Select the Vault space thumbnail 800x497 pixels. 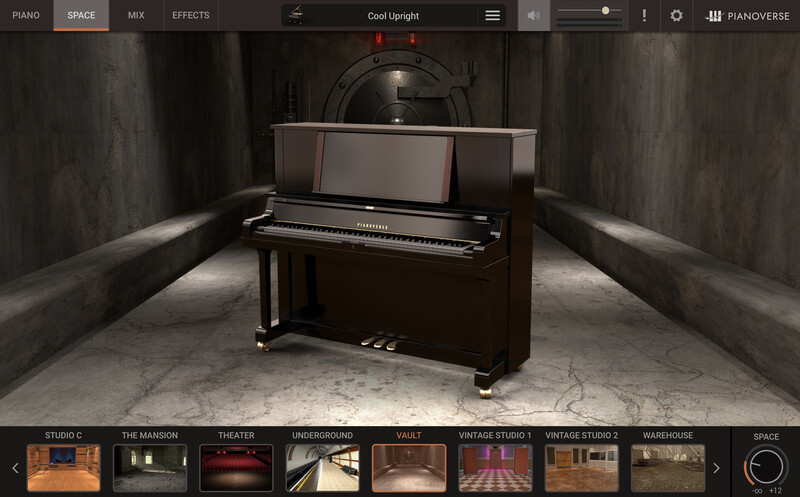tap(409, 467)
